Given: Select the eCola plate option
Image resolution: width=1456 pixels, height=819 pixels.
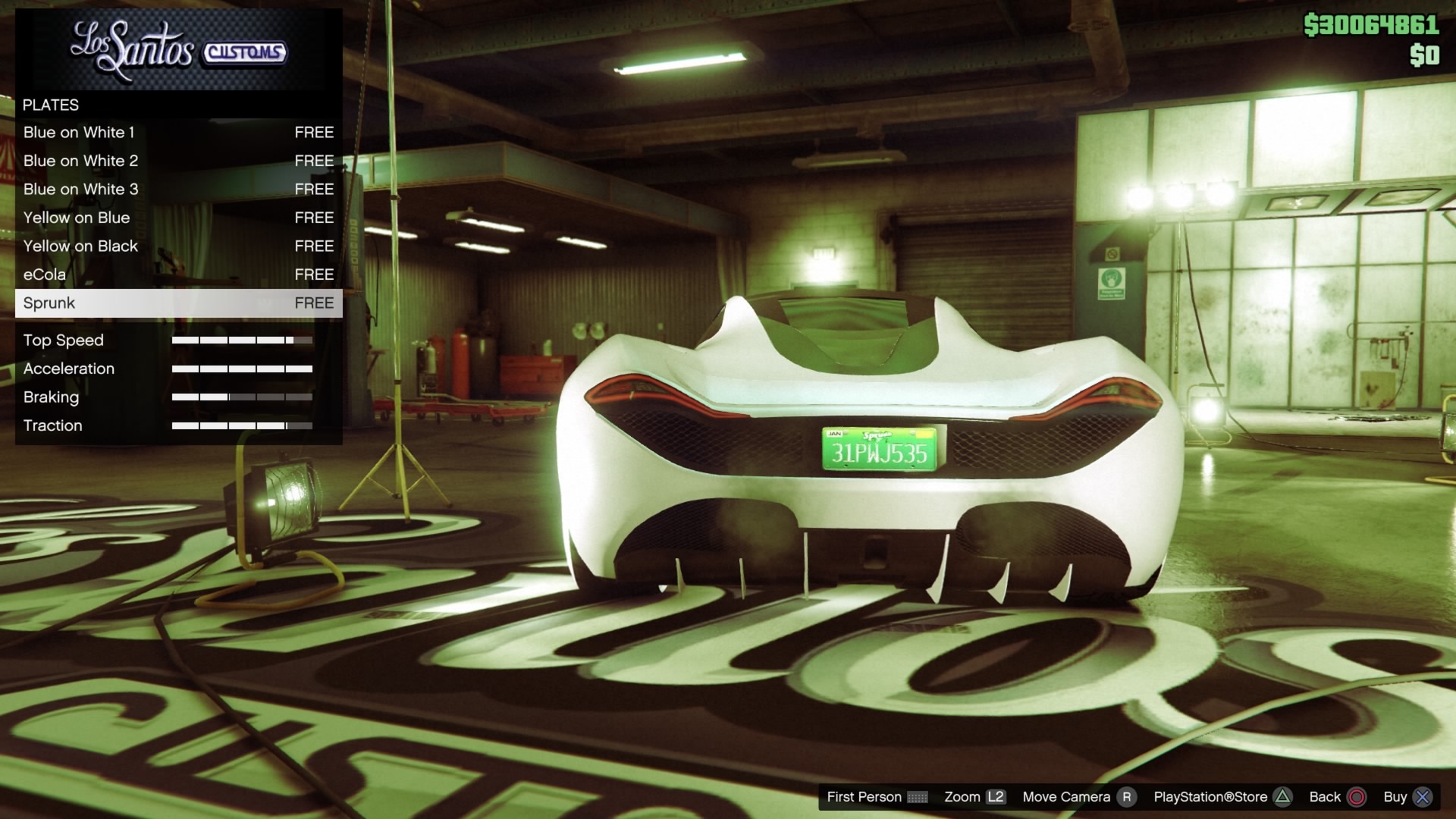Looking at the screenshot, I should (x=178, y=275).
